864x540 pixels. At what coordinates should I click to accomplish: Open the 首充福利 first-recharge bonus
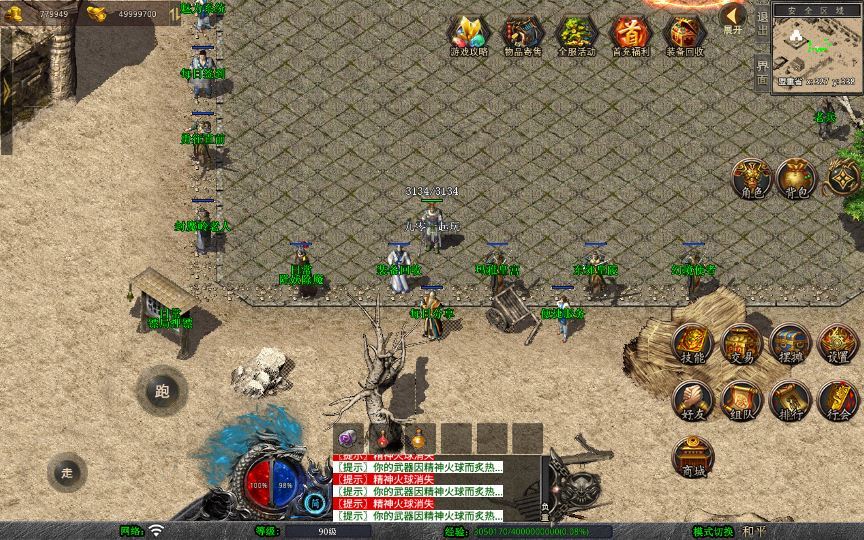pos(630,34)
